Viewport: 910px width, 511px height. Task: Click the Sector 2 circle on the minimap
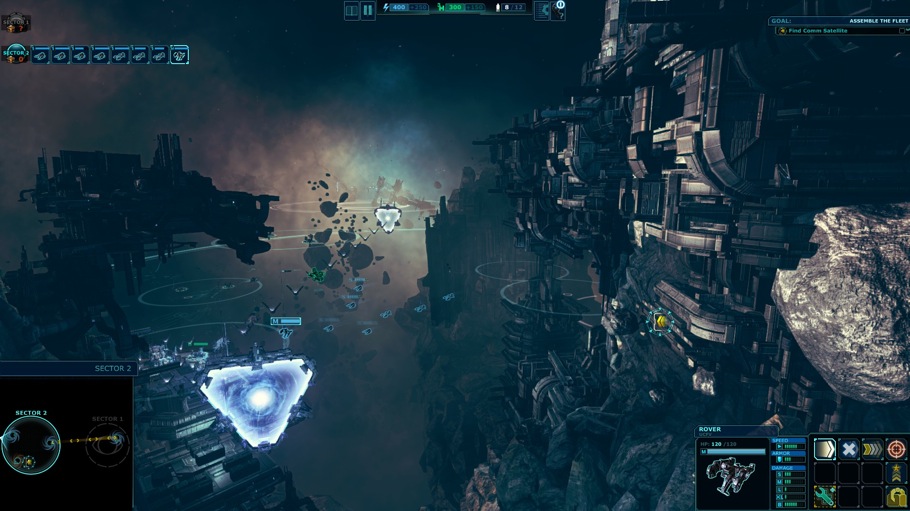click(x=30, y=446)
